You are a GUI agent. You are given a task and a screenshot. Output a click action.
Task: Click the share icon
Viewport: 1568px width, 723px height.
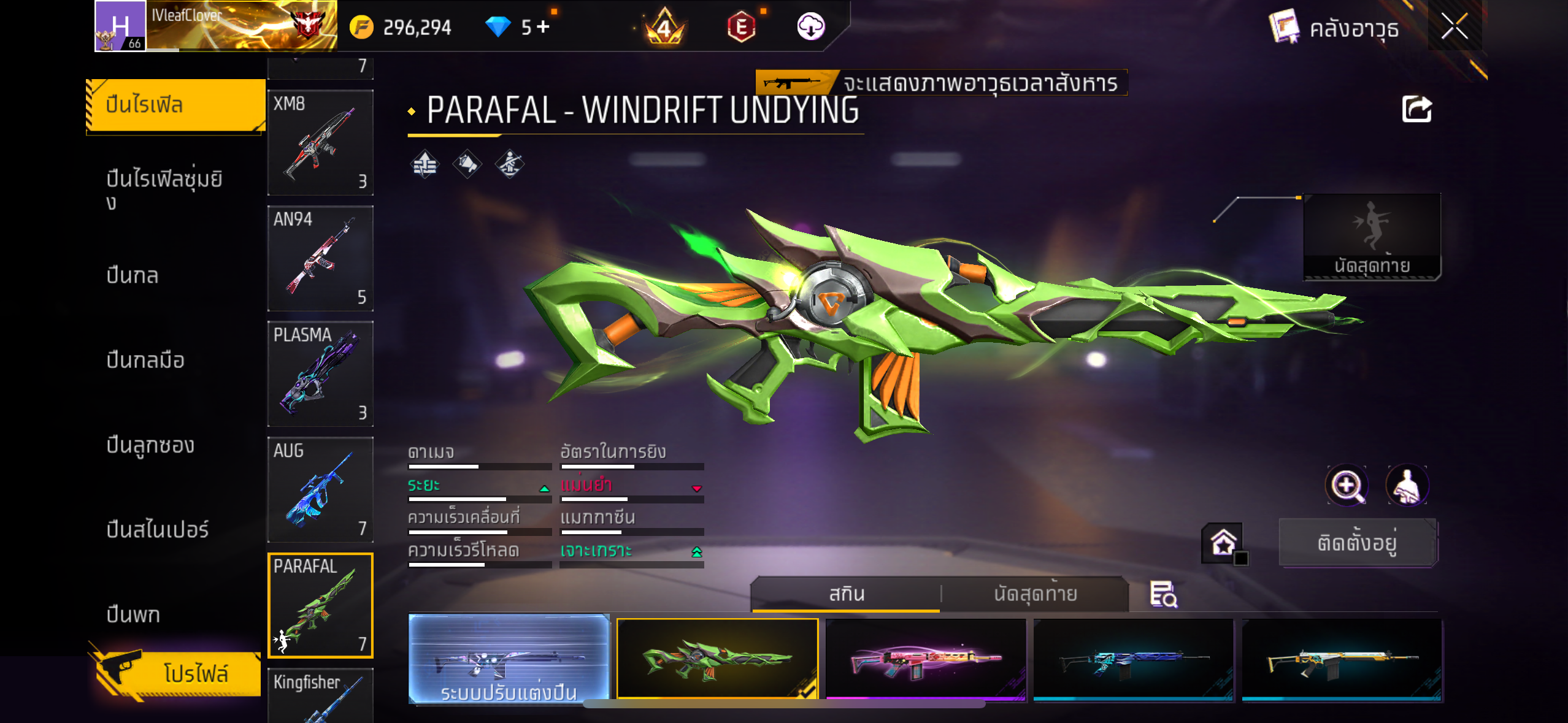coord(1416,110)
